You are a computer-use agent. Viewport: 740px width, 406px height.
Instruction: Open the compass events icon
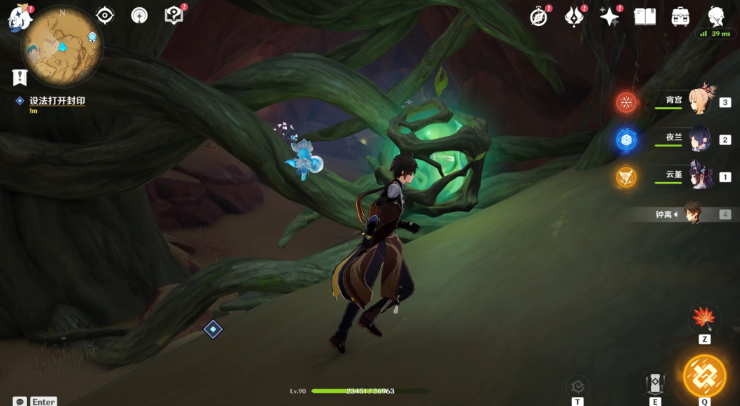click(x=540, y=16)
